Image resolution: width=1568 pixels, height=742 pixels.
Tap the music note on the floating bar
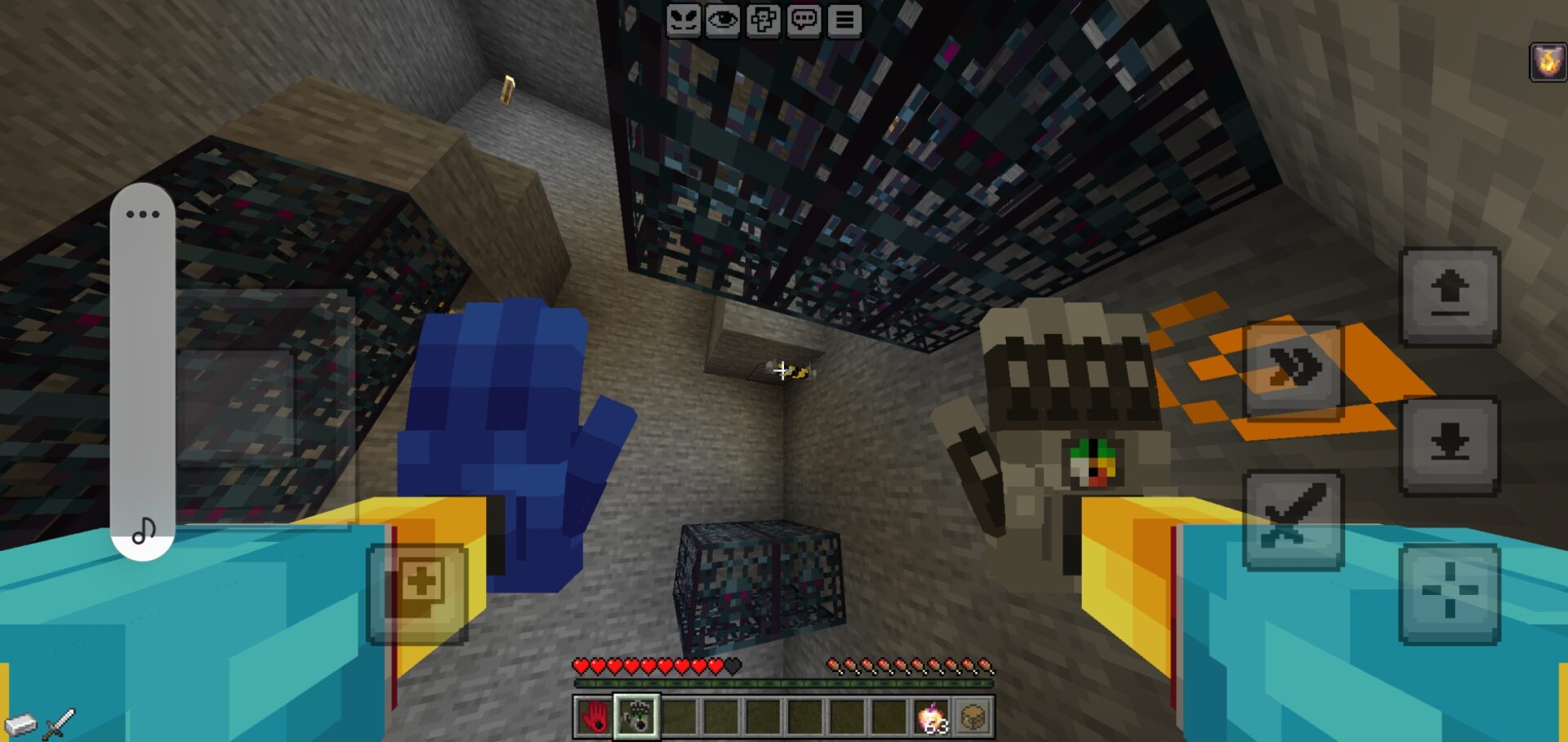143,531
